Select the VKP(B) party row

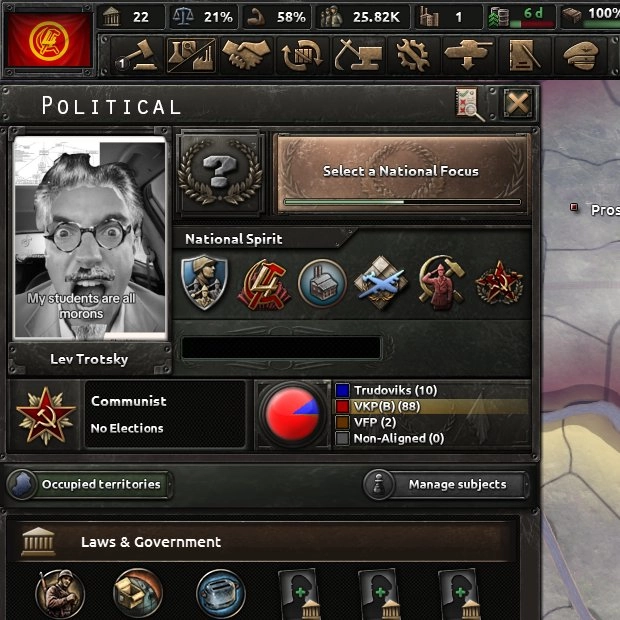point(431,407)
